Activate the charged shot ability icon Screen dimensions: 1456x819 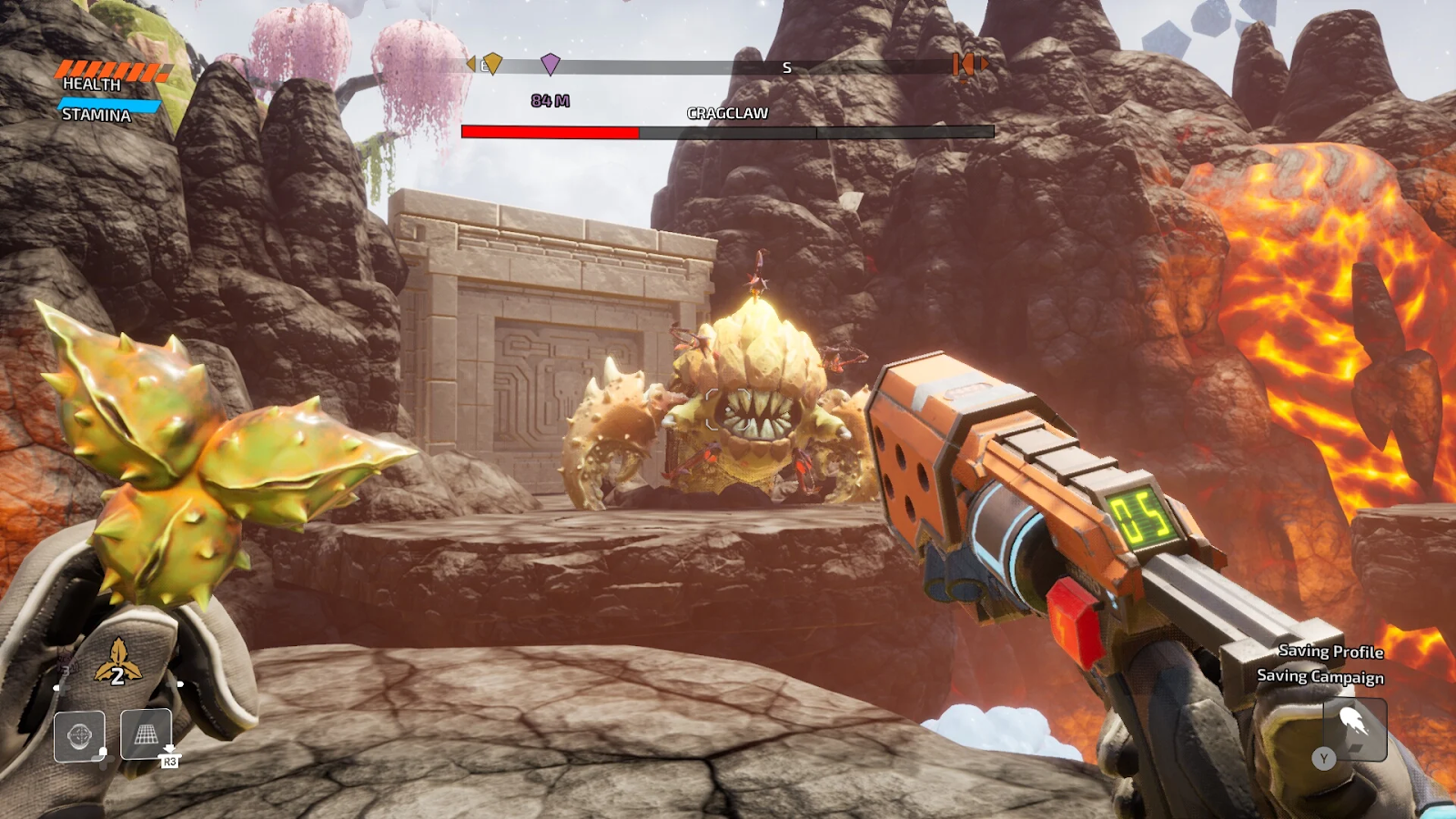1354,727
